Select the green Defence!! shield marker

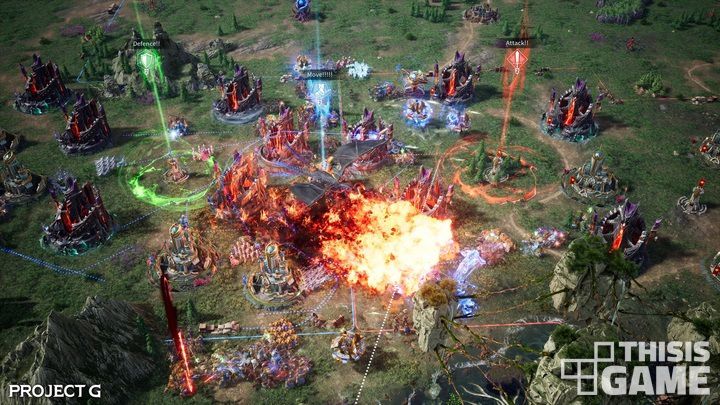147,62
